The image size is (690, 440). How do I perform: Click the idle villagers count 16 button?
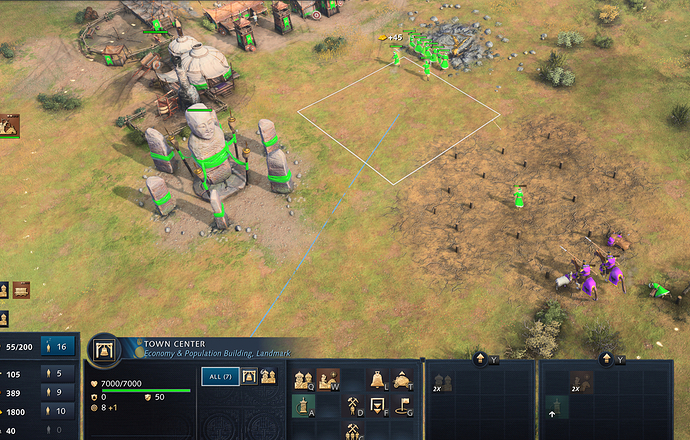click(x=58, y=346)
